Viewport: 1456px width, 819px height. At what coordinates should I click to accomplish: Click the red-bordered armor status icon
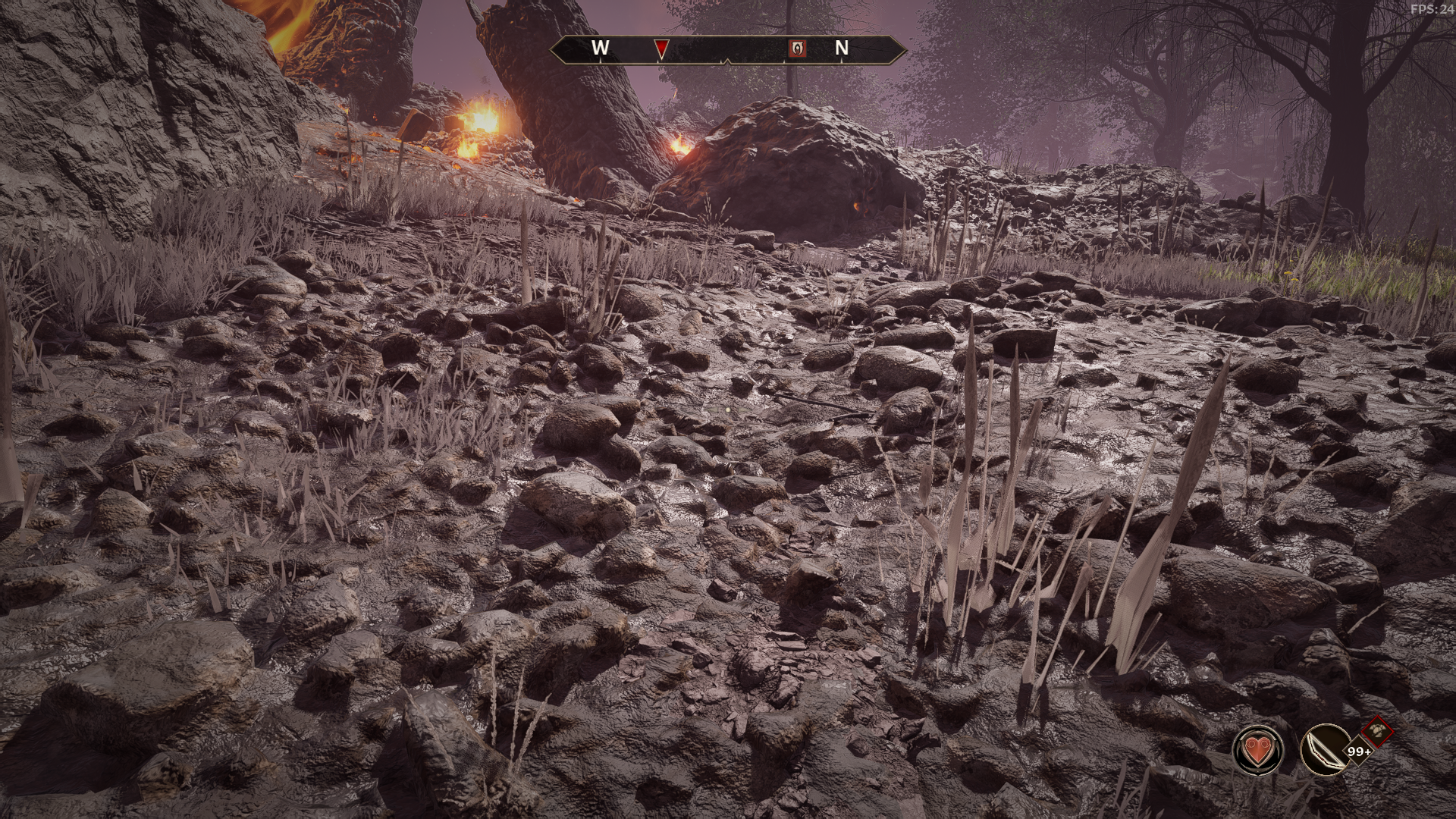1377,732
